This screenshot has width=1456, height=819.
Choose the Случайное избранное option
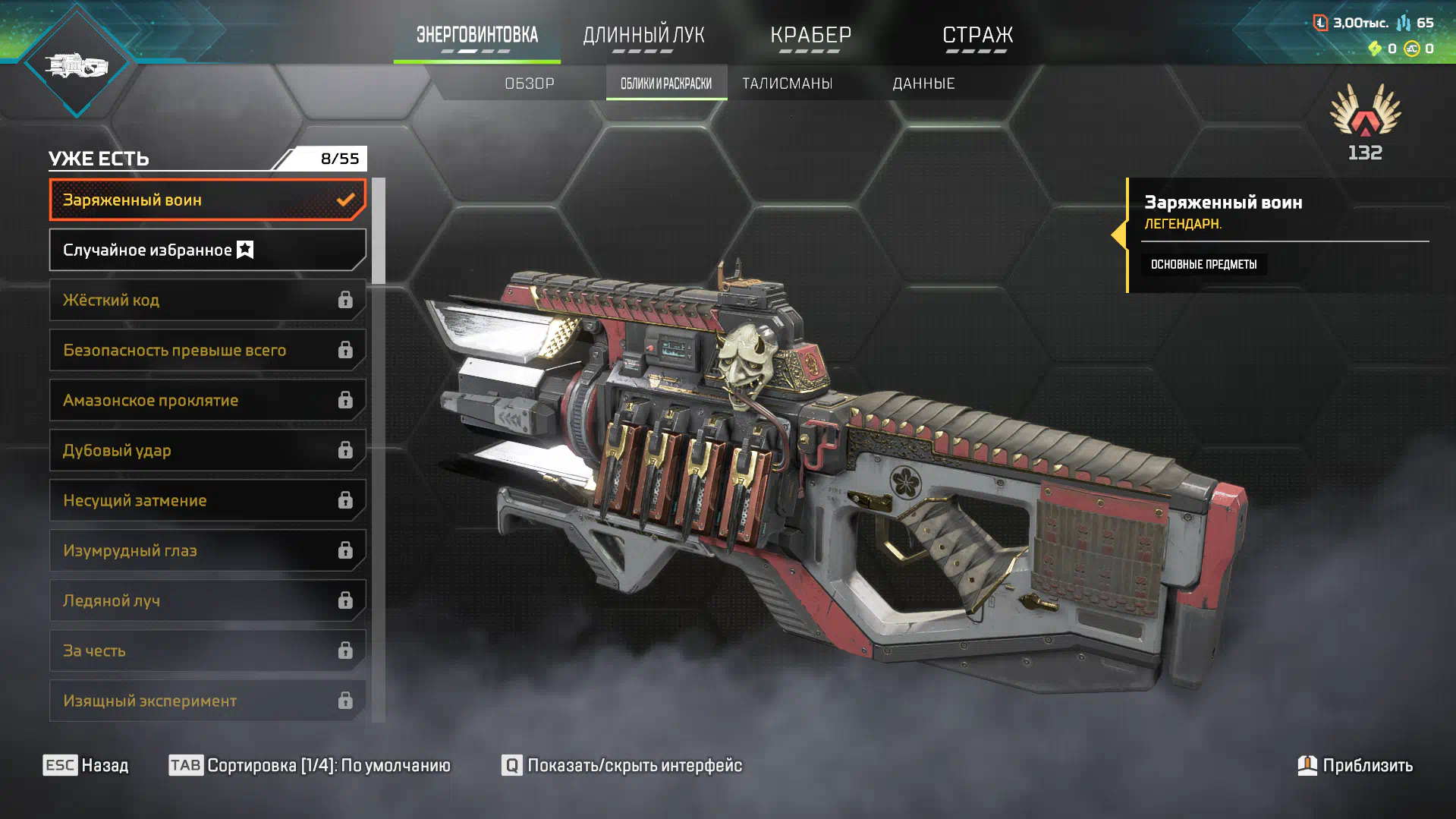click(x=207, y=250)
